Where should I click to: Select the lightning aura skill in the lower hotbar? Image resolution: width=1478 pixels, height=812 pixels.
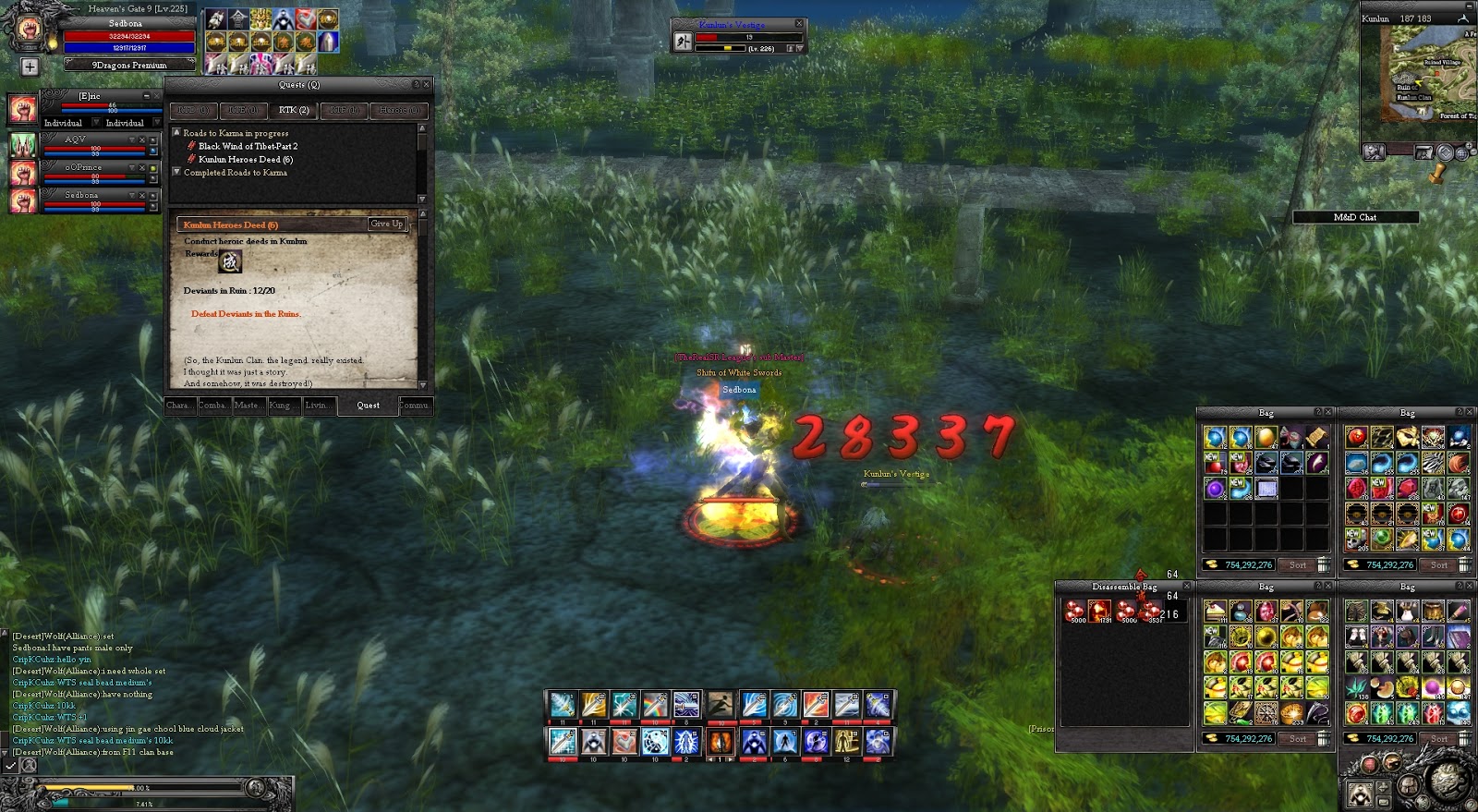click(686, 743)
